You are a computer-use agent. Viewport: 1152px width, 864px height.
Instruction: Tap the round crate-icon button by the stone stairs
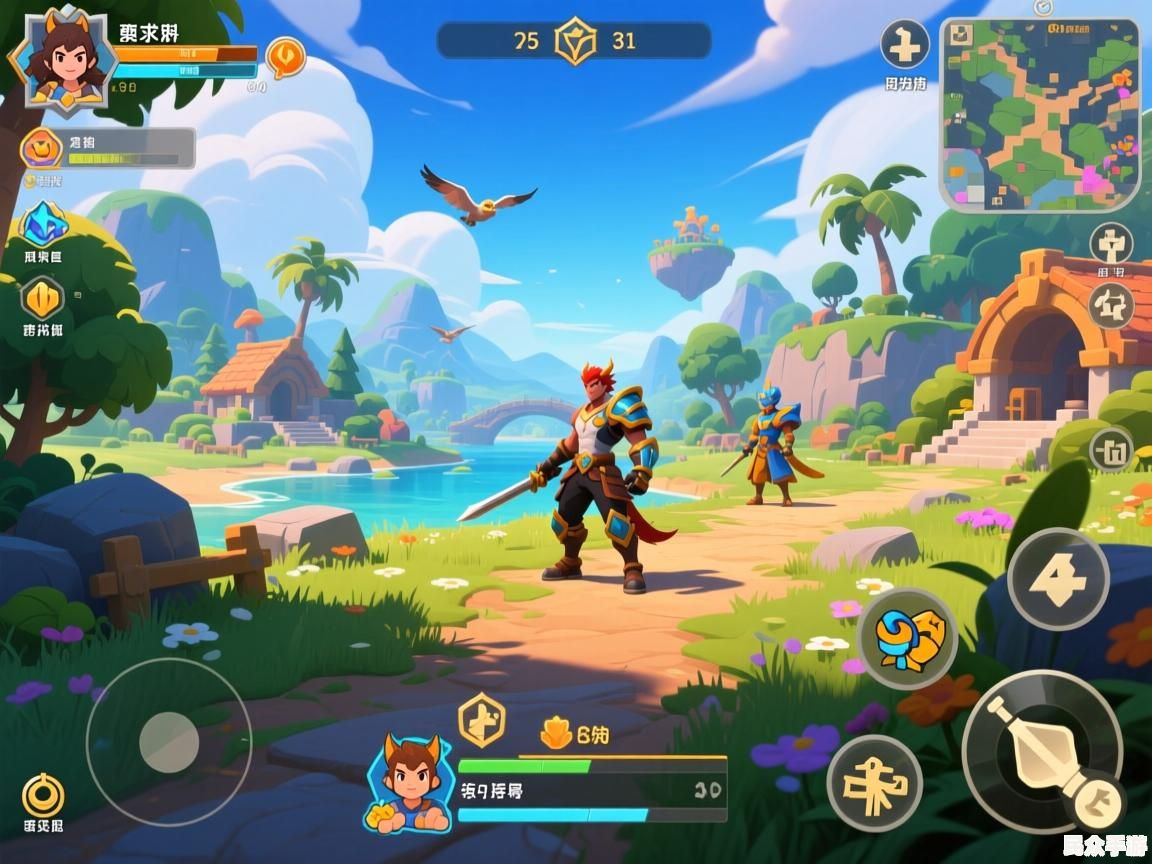tap(1112, 449)
